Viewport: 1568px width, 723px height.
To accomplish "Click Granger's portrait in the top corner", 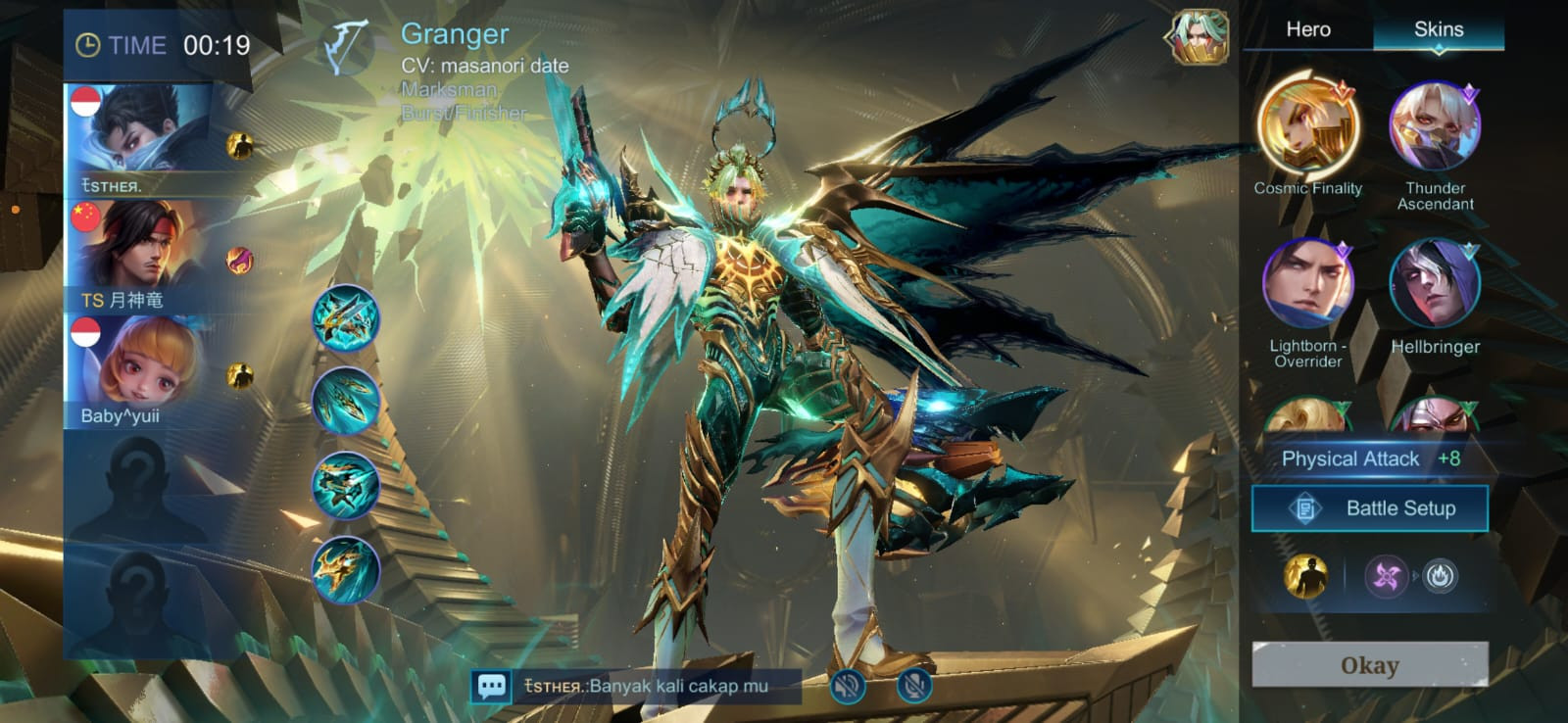I will click(1198, 38).
